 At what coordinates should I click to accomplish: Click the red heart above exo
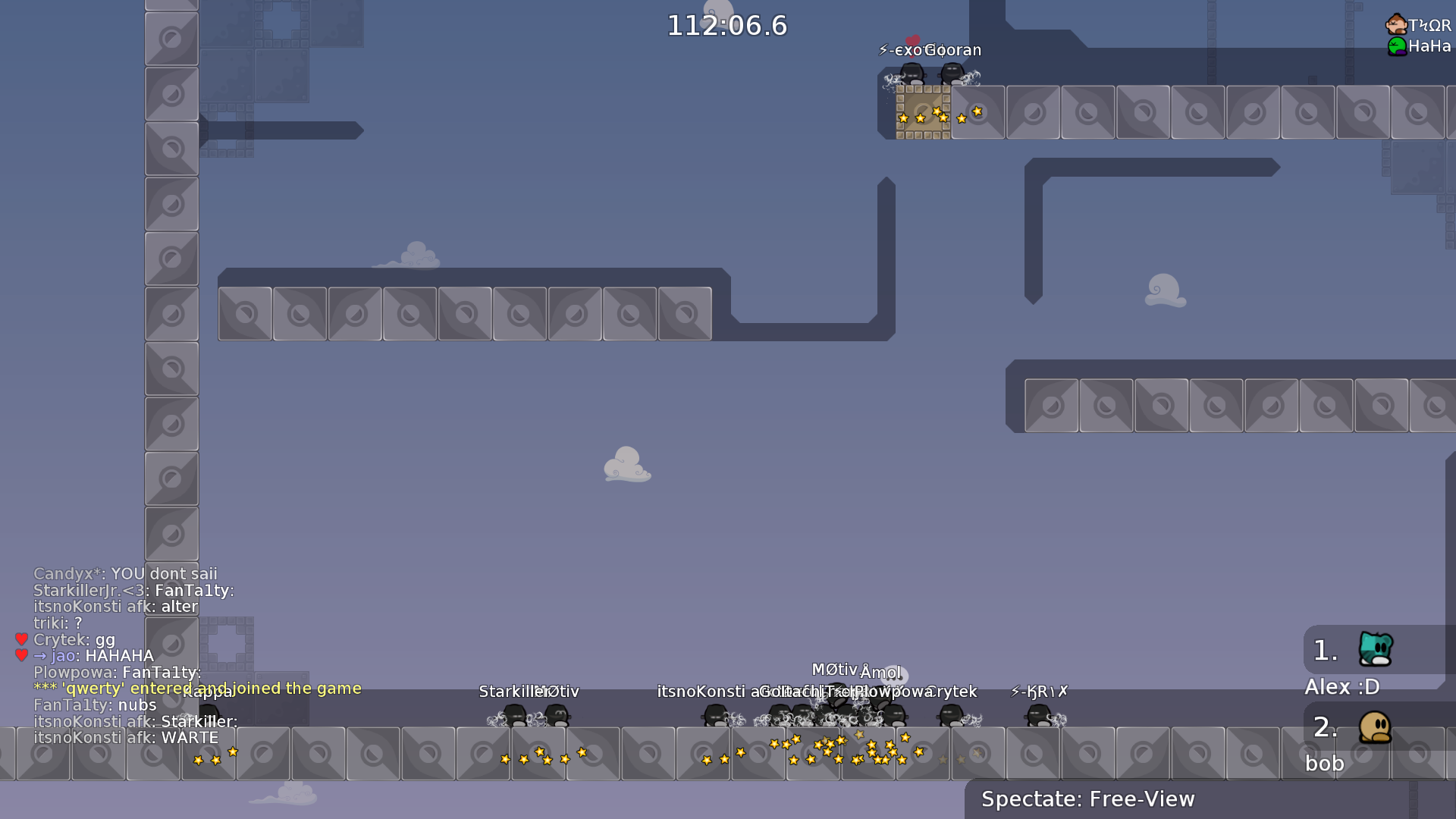click(x=914, y=41)
